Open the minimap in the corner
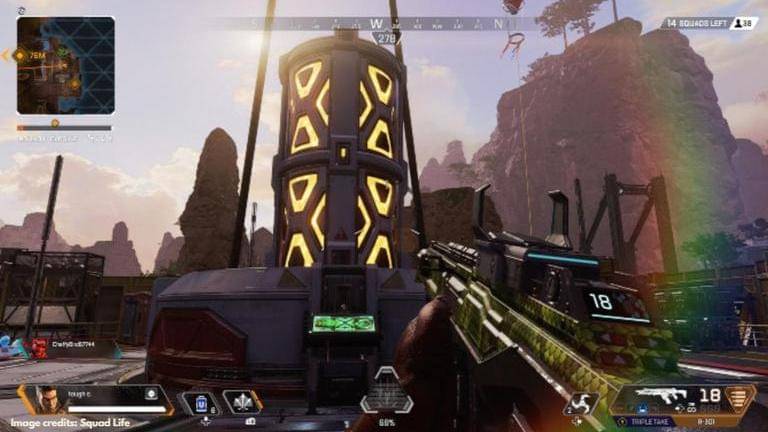The height and width of the screenshot is (432, 768). pyautogui.click(x=64, y=66)
